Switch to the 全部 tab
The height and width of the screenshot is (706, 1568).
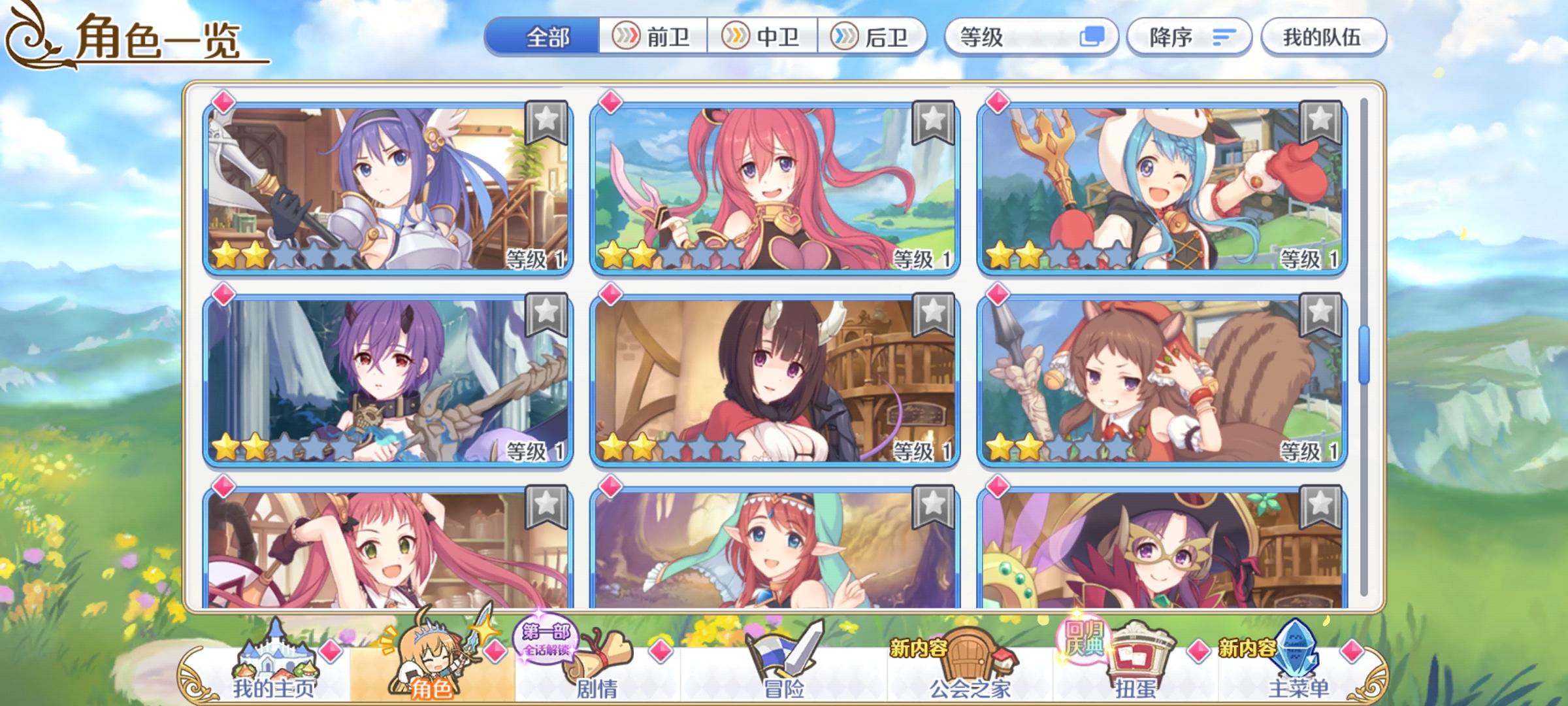546,37
